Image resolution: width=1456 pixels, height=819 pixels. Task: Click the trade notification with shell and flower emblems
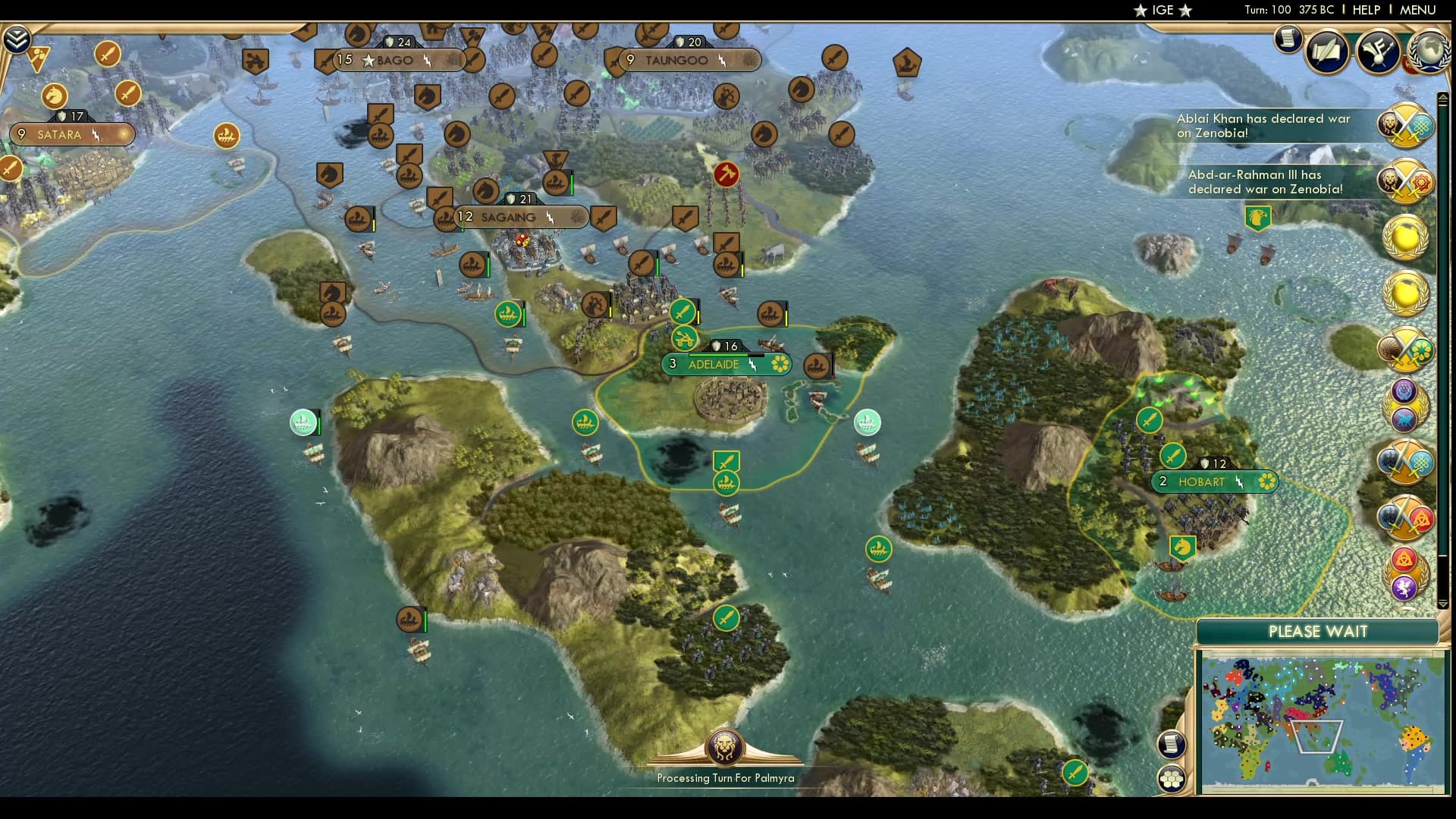coord(1405,351)
